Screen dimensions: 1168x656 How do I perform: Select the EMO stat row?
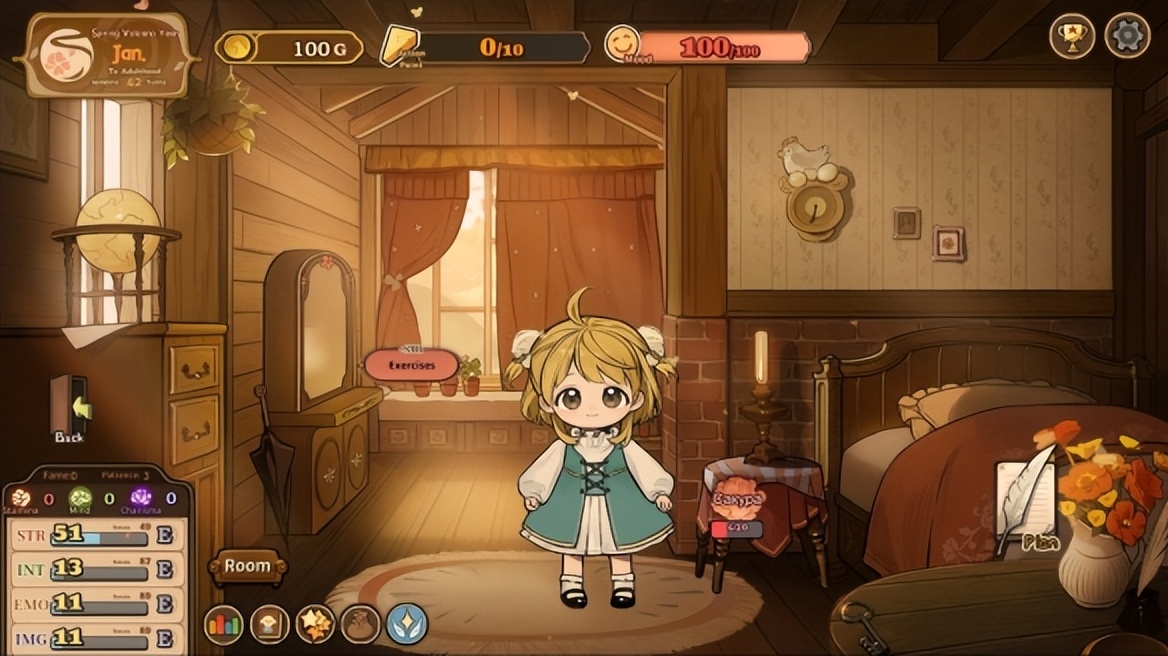pos(95,605)
